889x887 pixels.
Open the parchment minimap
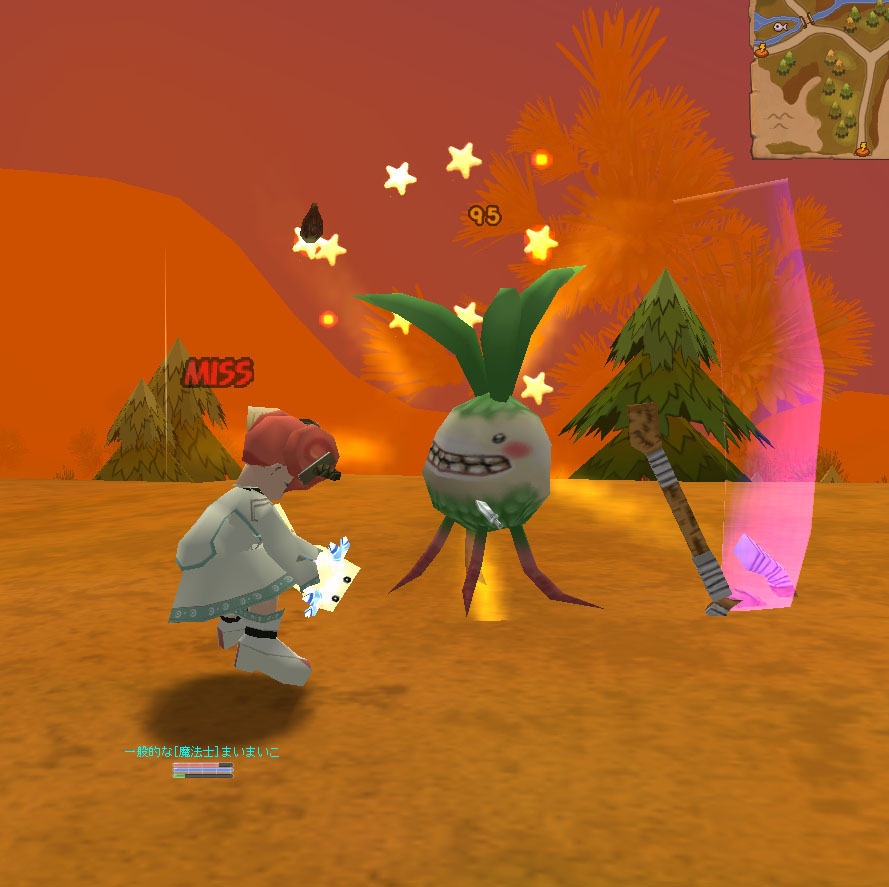(x=819, y=80)
